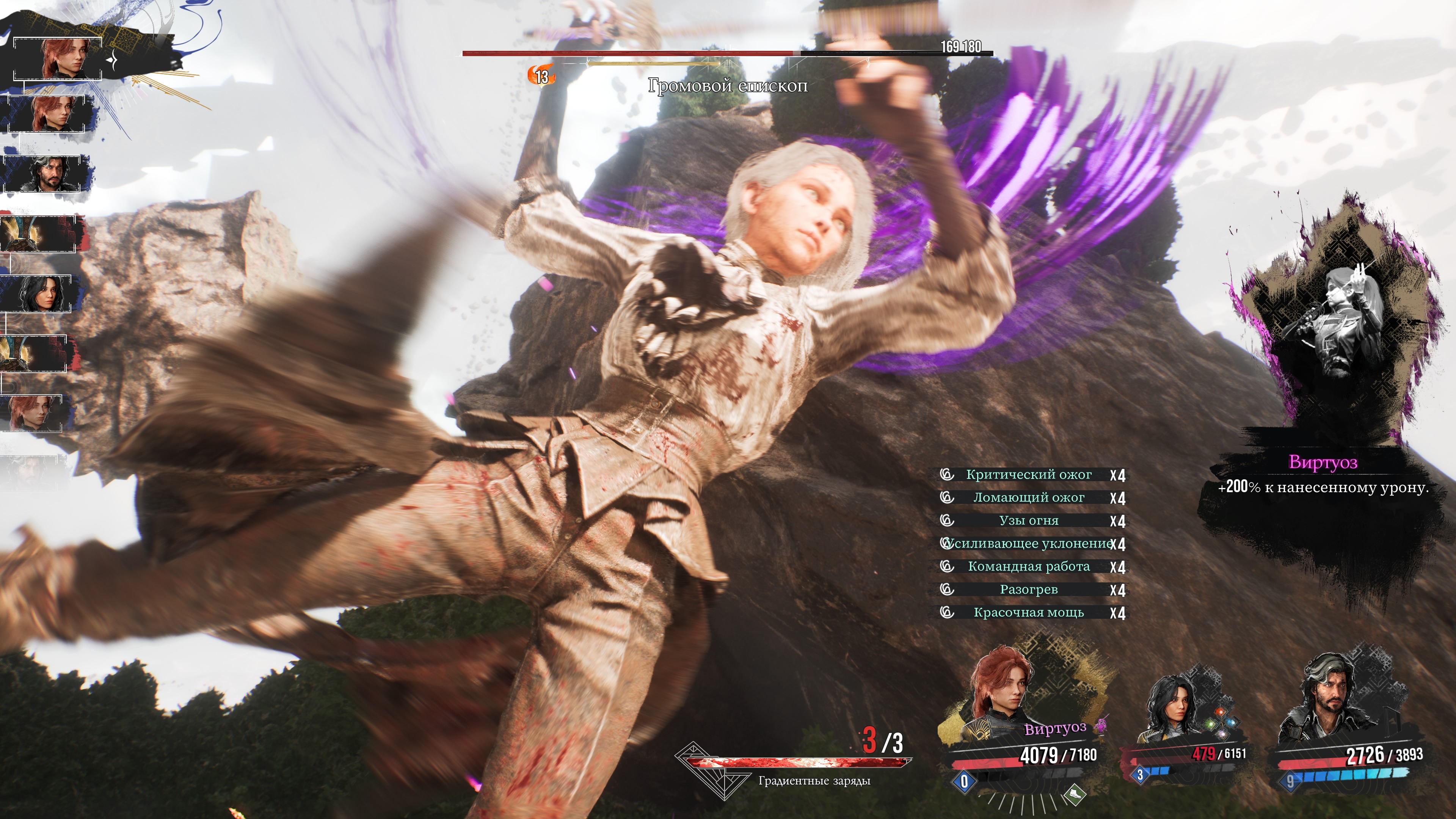Click the burn status icon on the boss bar

541,76
